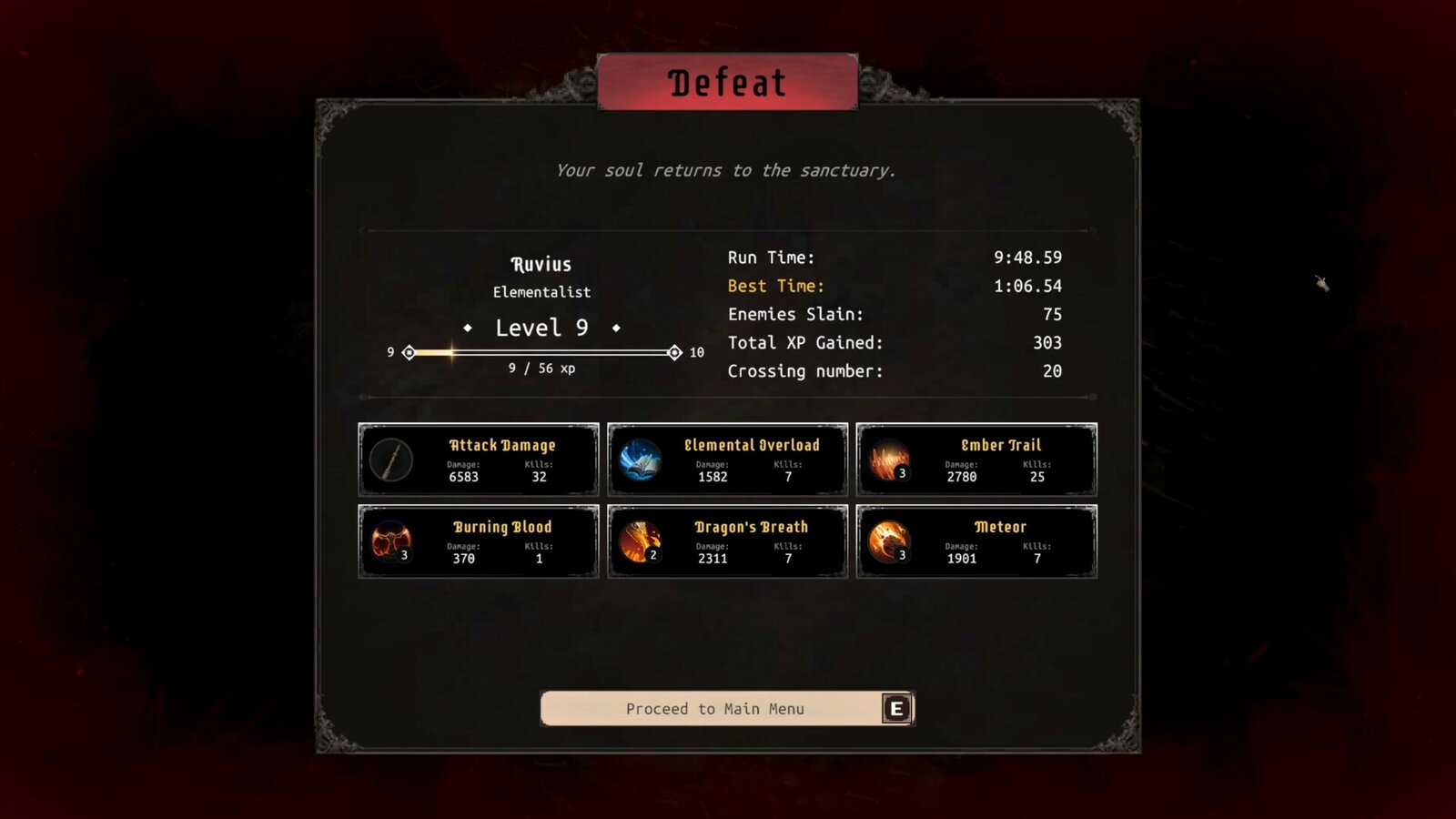Expand the Elemental Overload details panel
1456x819 pixels.
727,459
